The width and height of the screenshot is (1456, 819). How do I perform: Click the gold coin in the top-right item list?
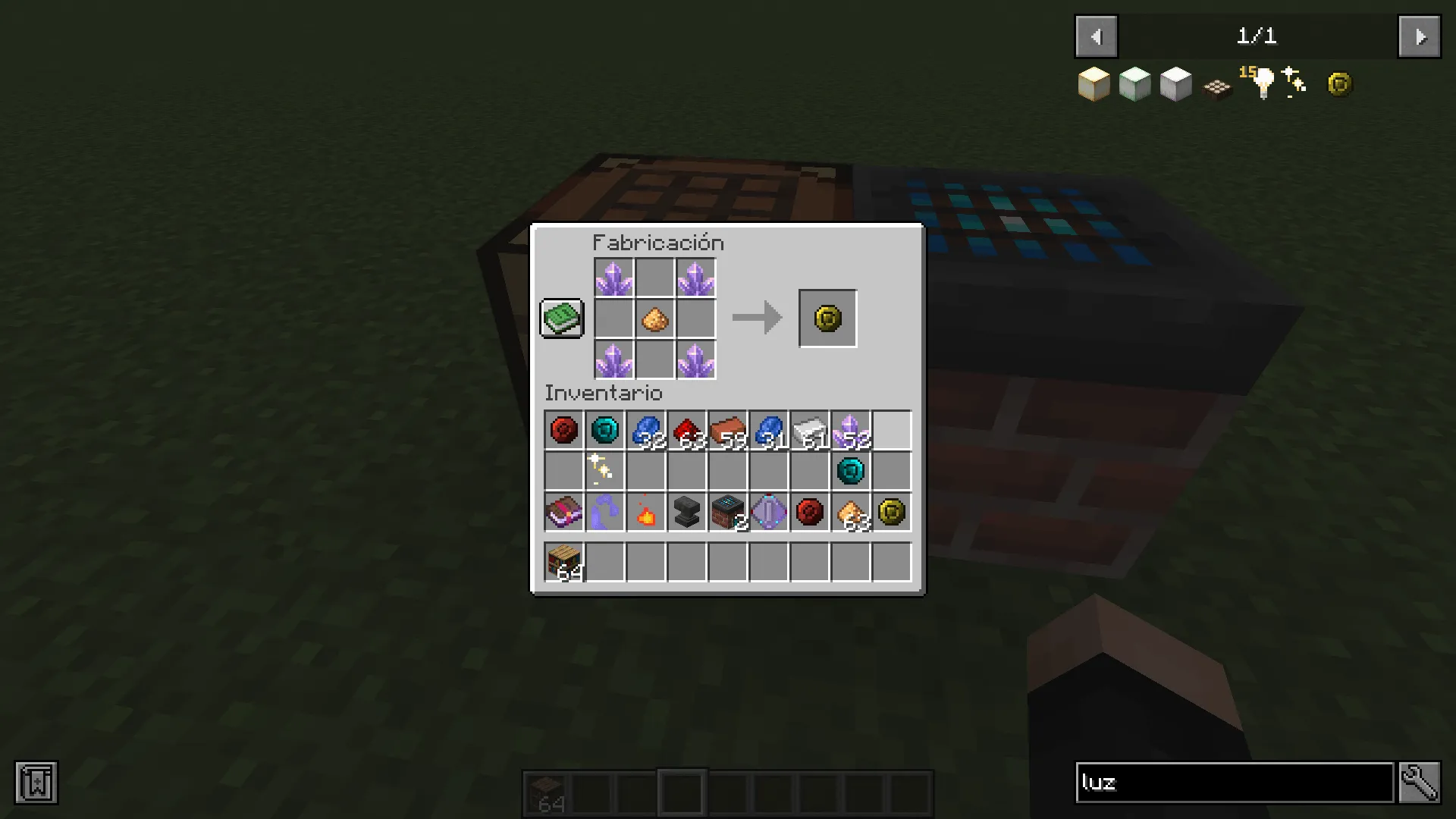pos(1339,83)
